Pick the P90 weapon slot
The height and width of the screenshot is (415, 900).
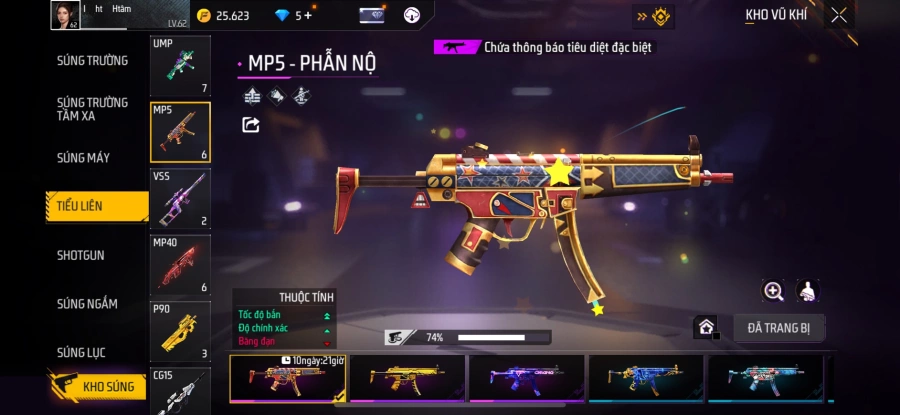(180, 330)
